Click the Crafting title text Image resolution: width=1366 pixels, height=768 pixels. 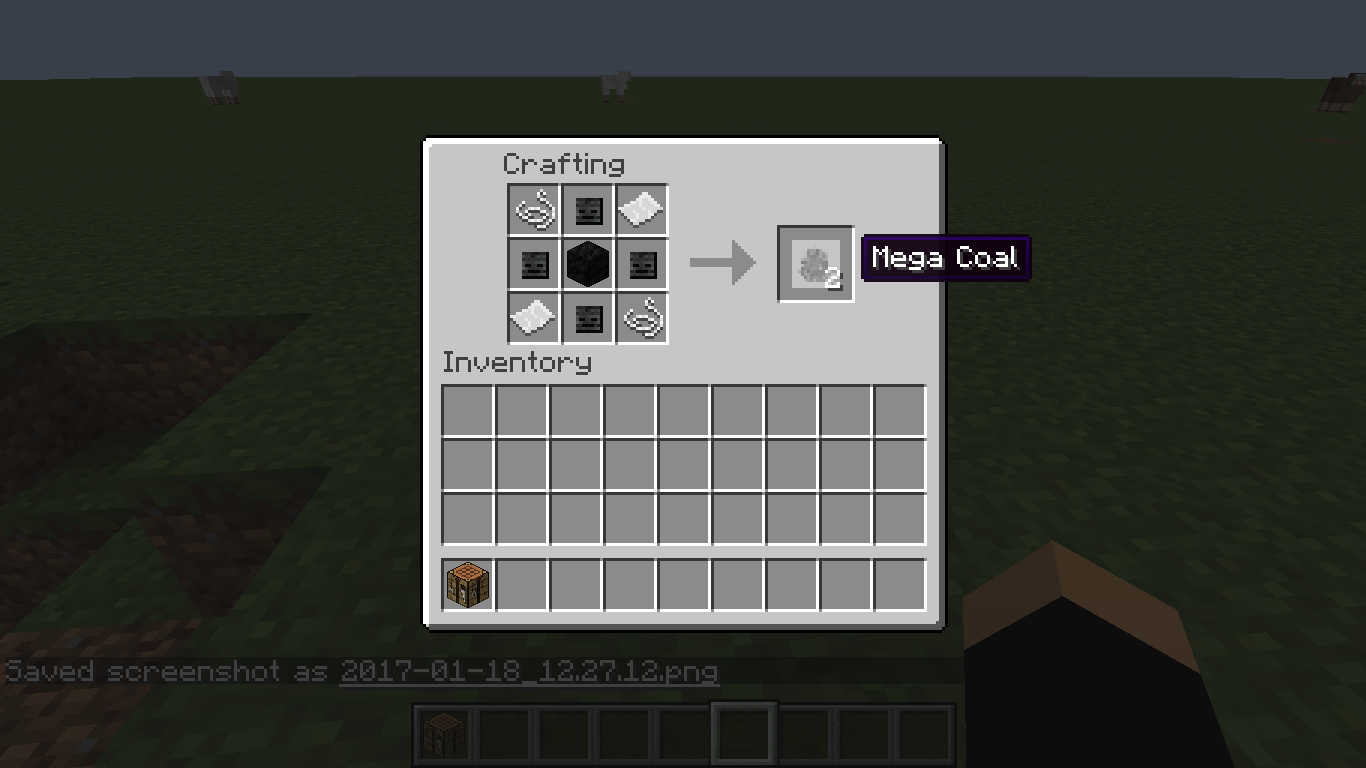pyautogui.click(x=565, y=164)
